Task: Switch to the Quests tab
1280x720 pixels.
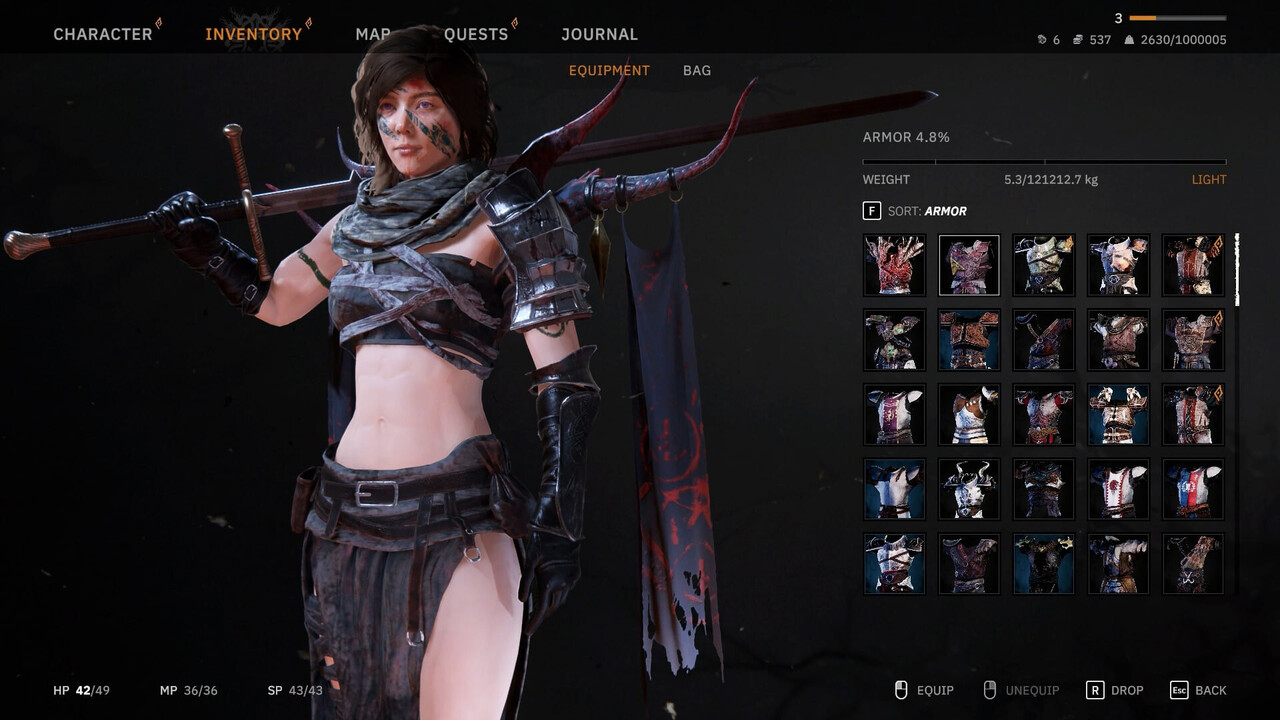Action: tap(476, 34)
